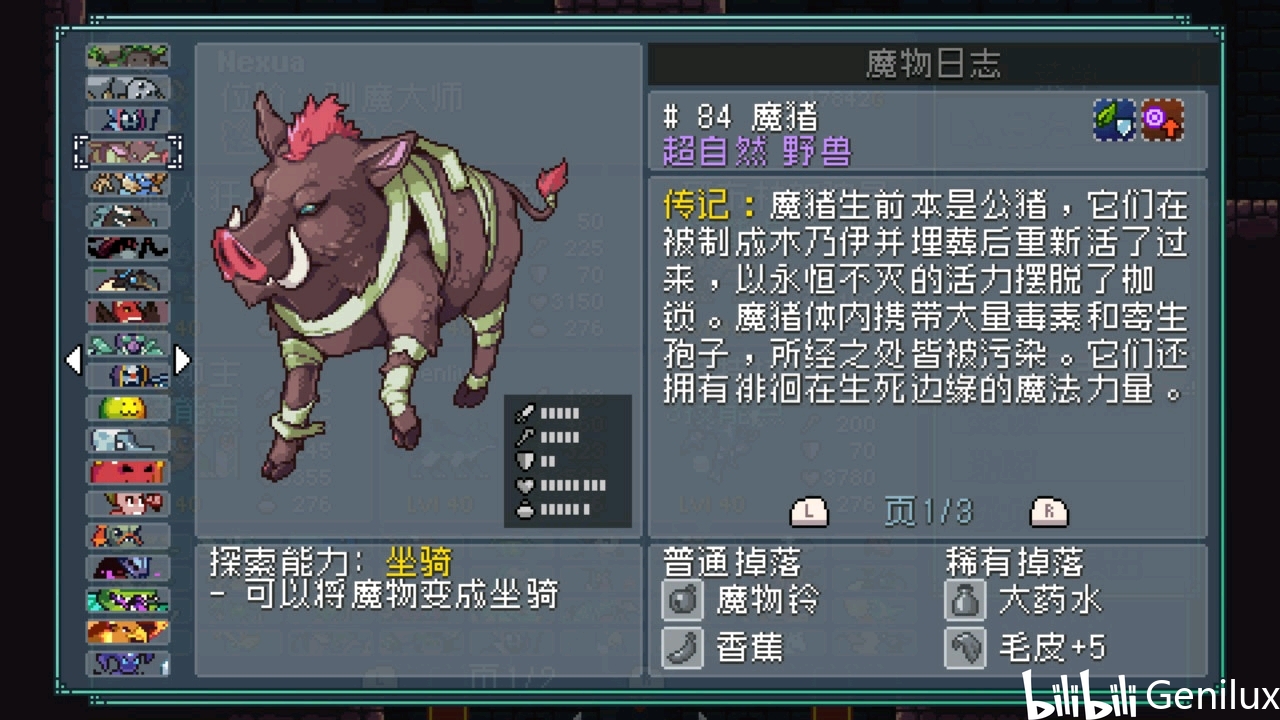This screenshot has width=1280, height=720.
Task: Select the 毛皮+5 rare drop
Action: point(1027,648)
